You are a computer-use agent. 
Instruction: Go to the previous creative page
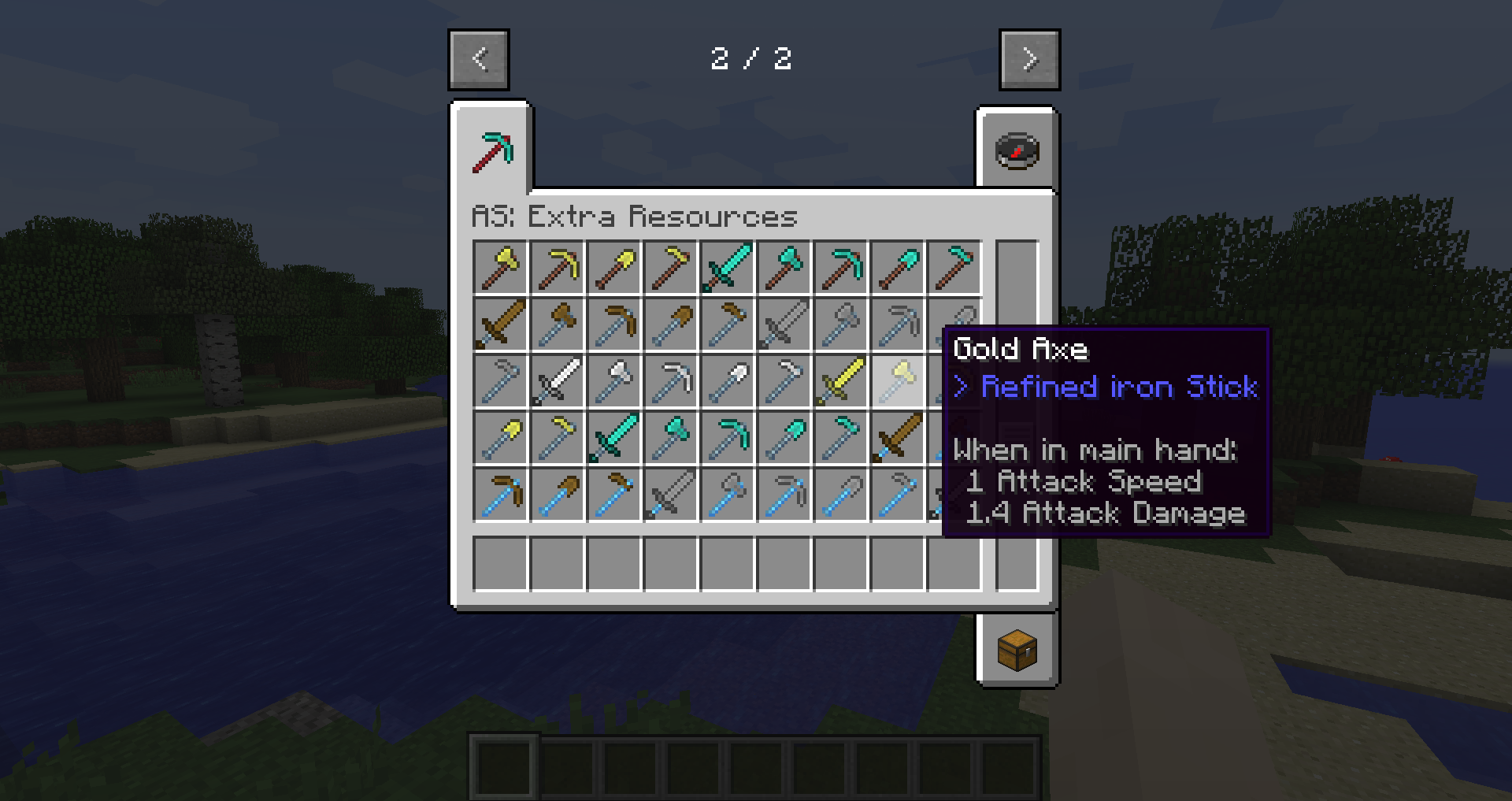[x=479, y=59]
